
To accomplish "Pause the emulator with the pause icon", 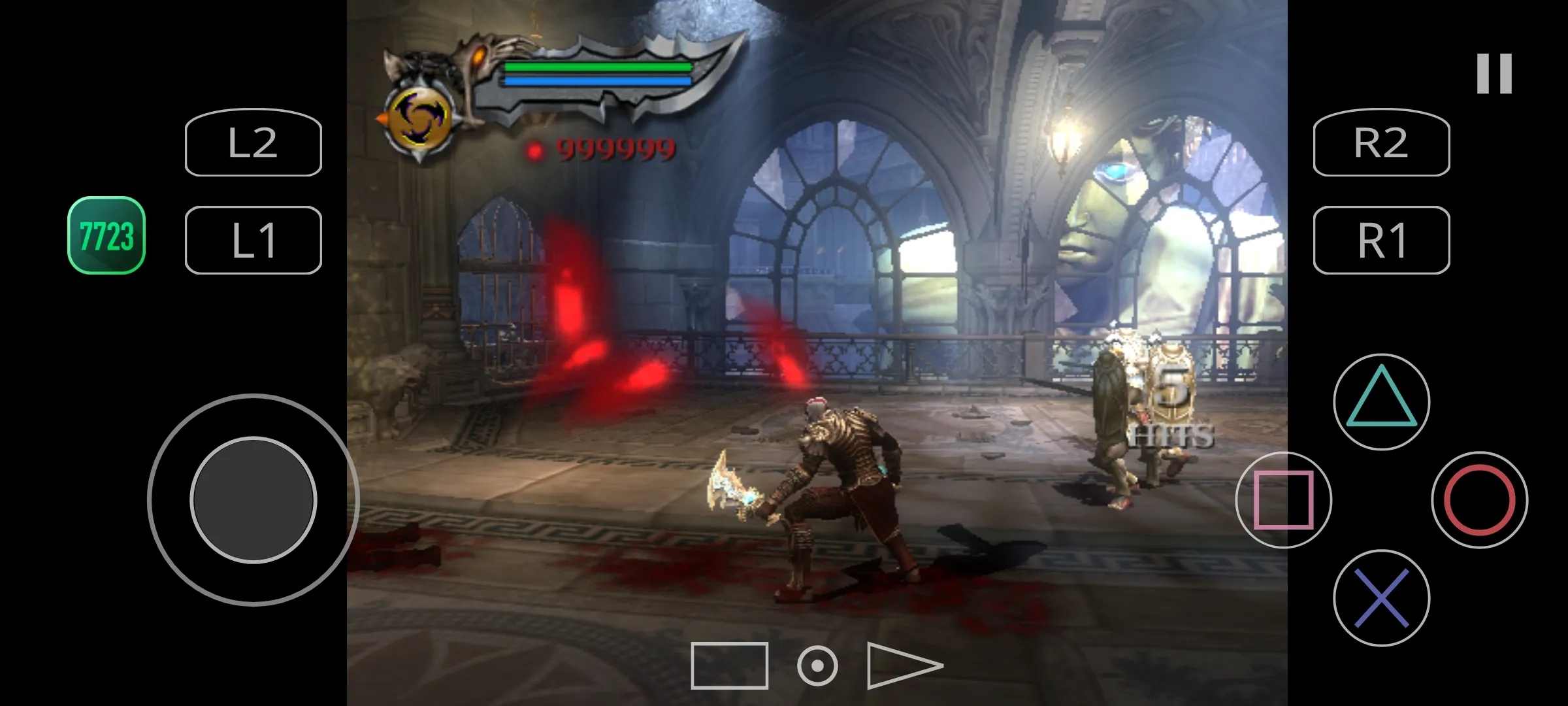I will (1494, 73).
